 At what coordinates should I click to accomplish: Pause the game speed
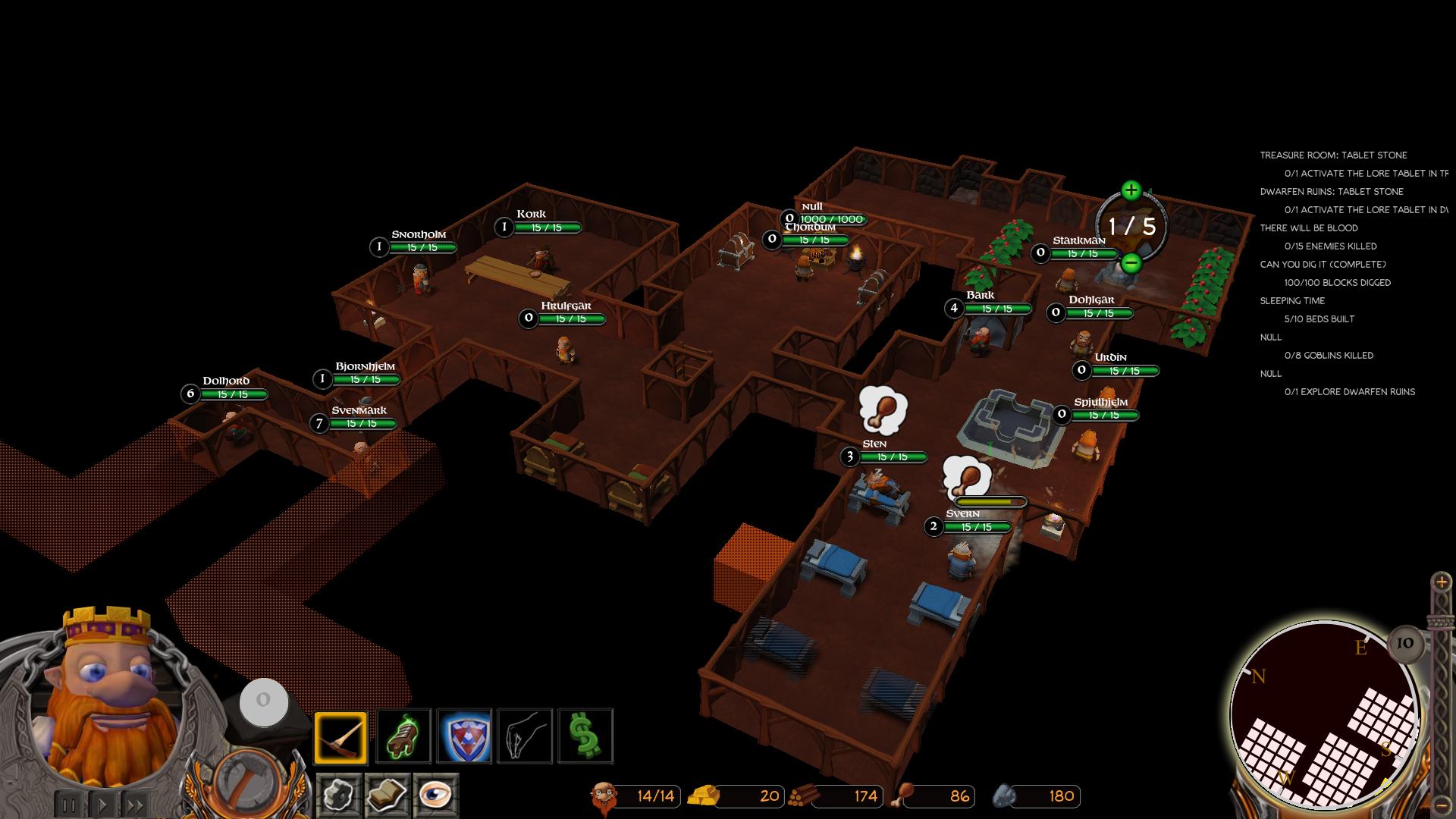[68, 805]
